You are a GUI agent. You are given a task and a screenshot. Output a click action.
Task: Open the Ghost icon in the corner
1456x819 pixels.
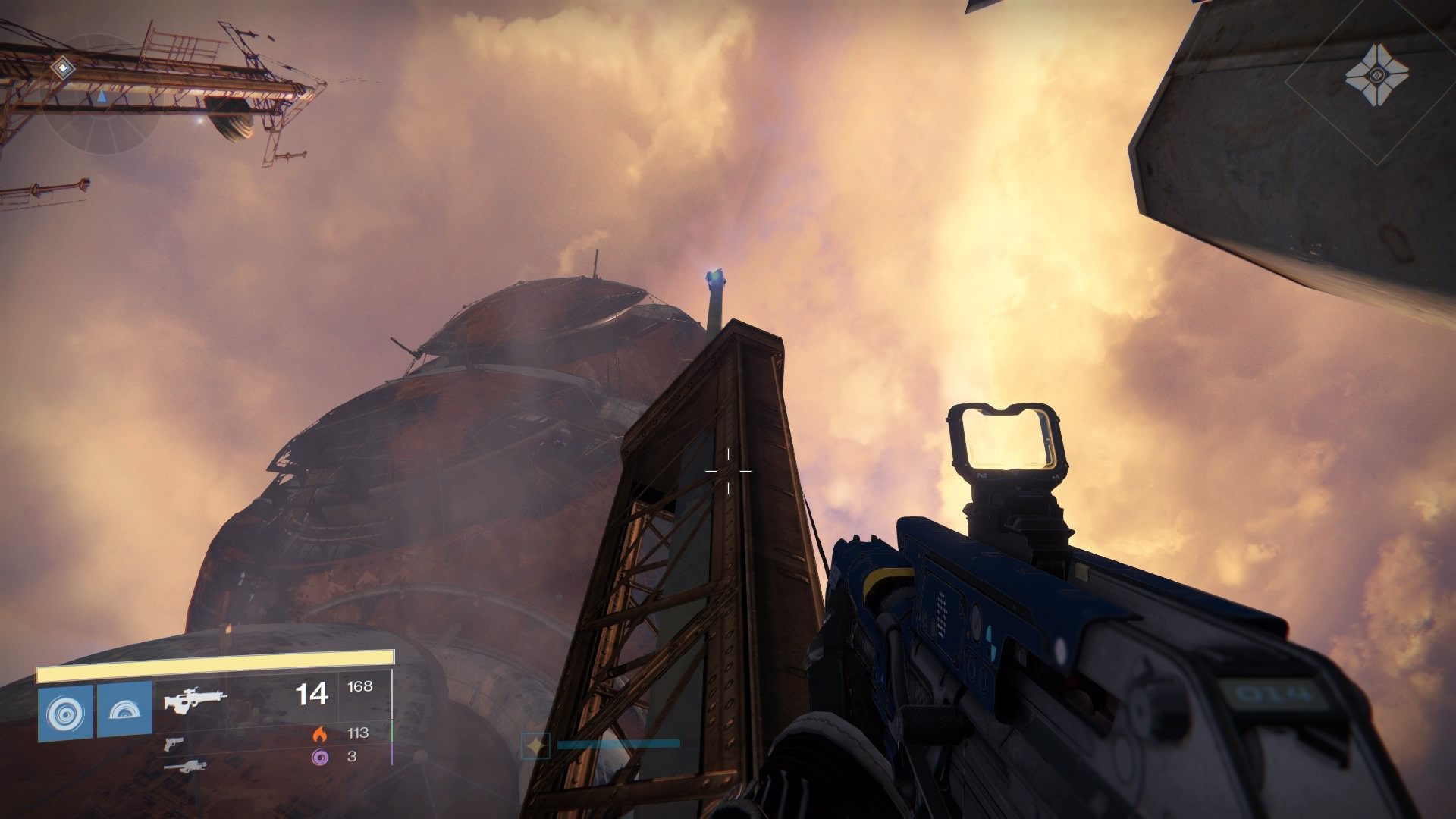1376,76
